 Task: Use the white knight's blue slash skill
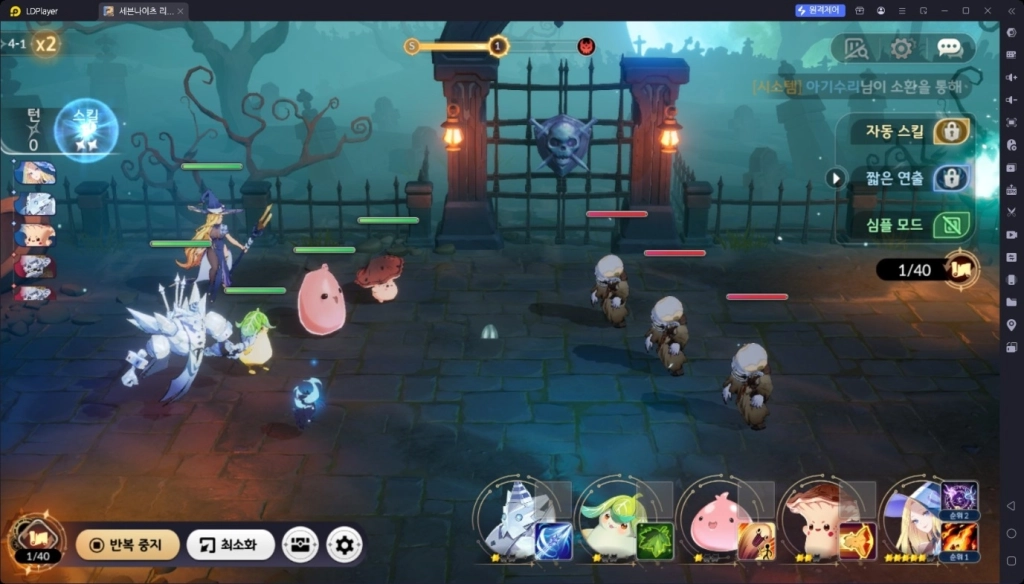(554, 541)
